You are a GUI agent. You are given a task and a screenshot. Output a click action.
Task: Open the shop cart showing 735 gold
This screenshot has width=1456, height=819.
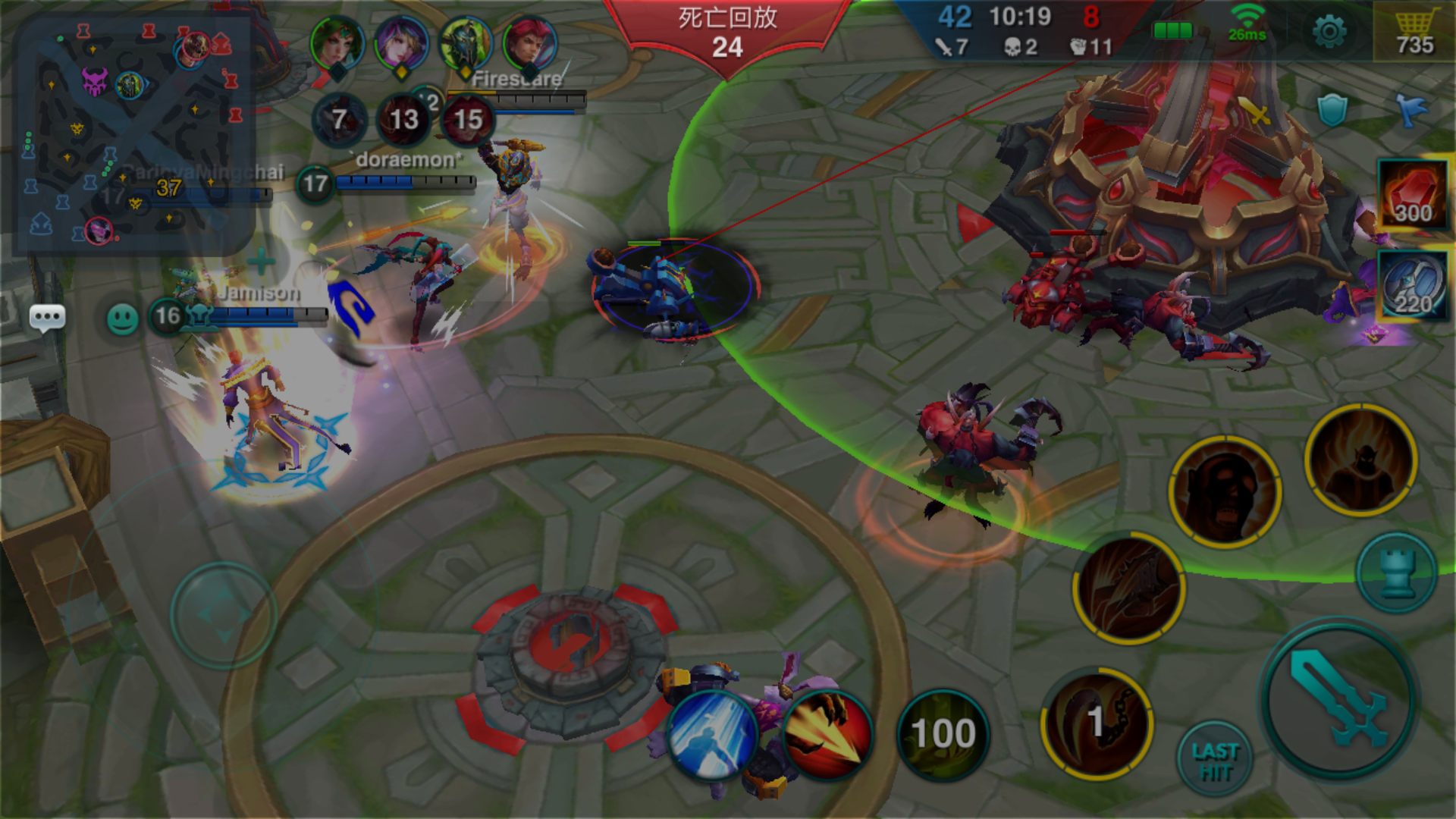point(1415,32)
